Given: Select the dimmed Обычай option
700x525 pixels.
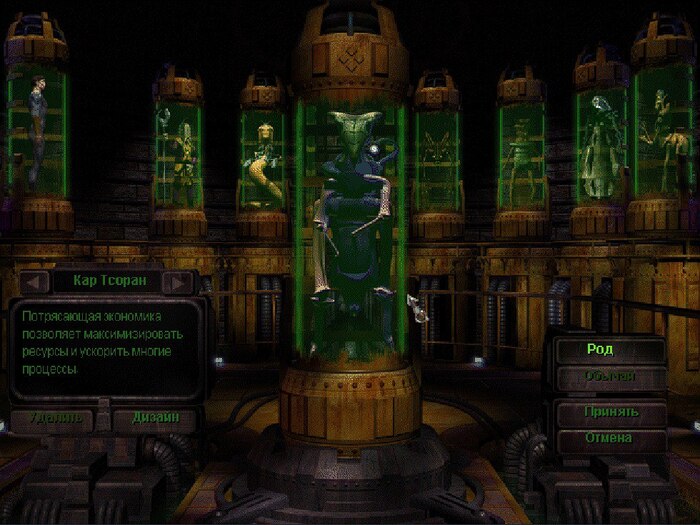Looking at the screenshot, I should [x=610, y=377].
